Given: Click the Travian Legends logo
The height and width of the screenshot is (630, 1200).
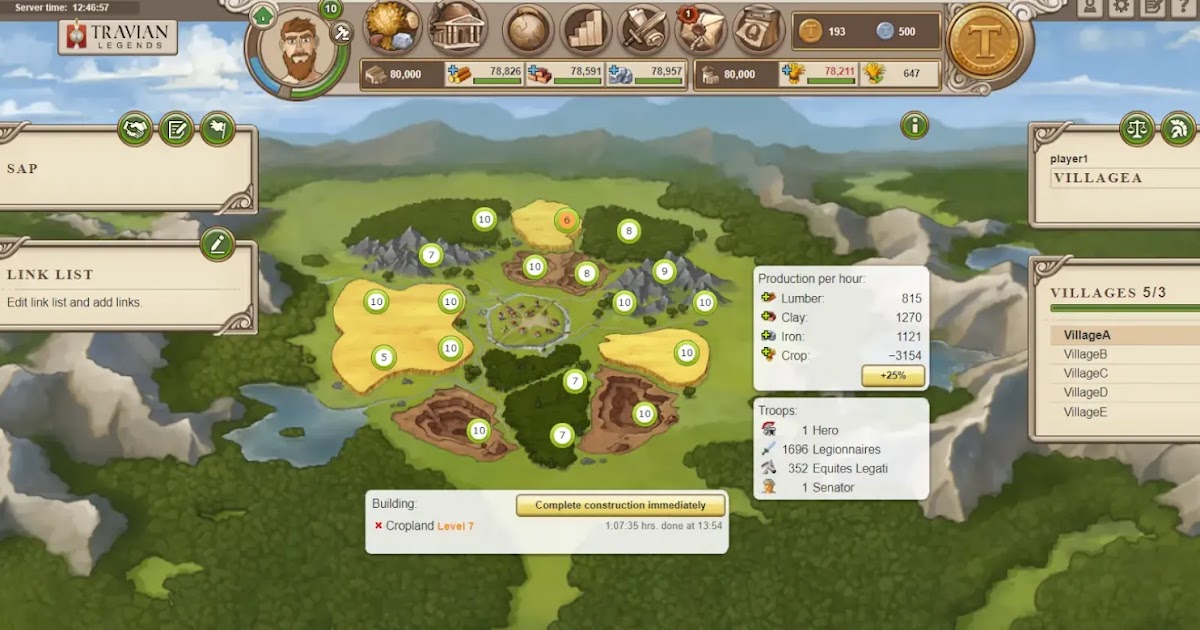Looking at the screenshot, I should [118, 37].
